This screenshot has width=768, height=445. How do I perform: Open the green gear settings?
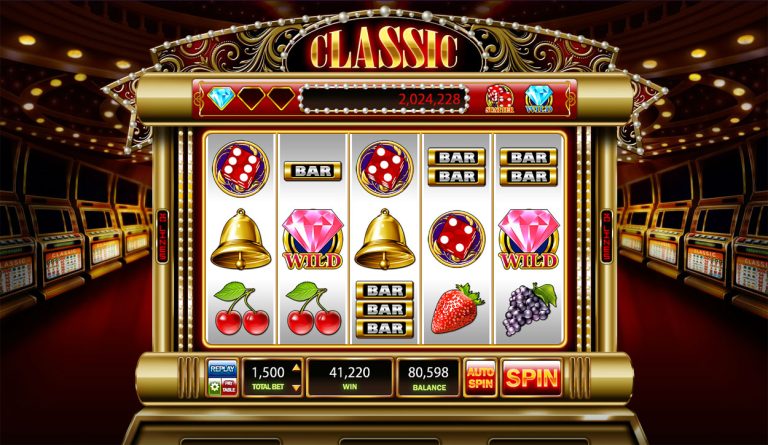point(214,387)
